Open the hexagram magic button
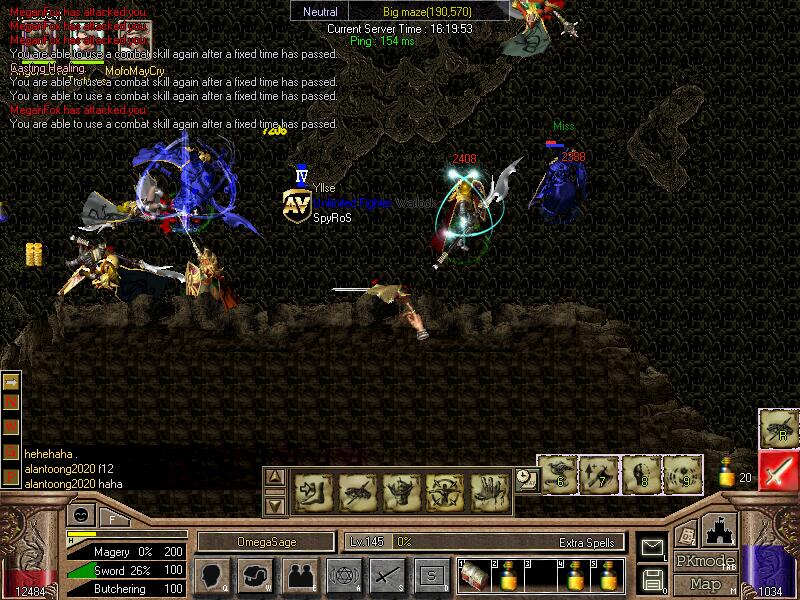 pyautogui.click(x=343, y=576)
